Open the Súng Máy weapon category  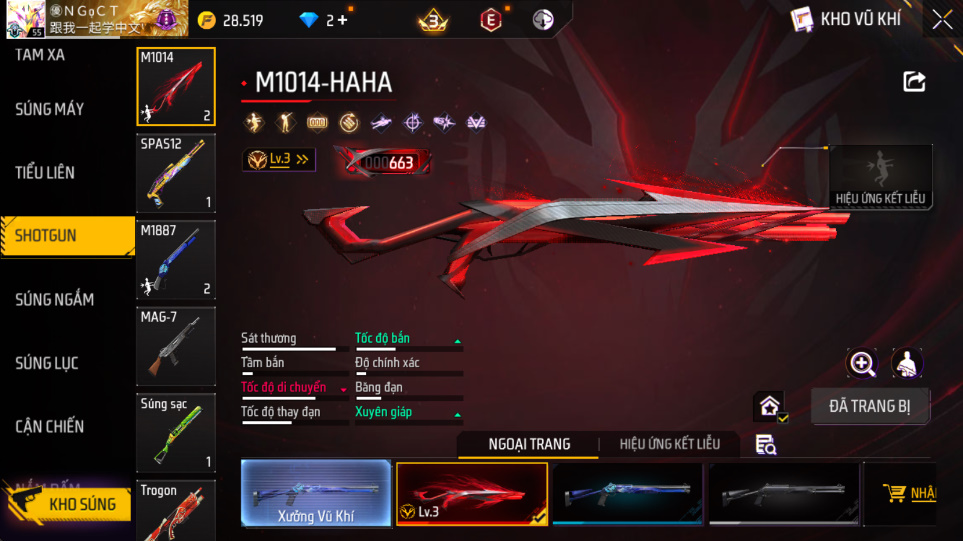[50, 109]
